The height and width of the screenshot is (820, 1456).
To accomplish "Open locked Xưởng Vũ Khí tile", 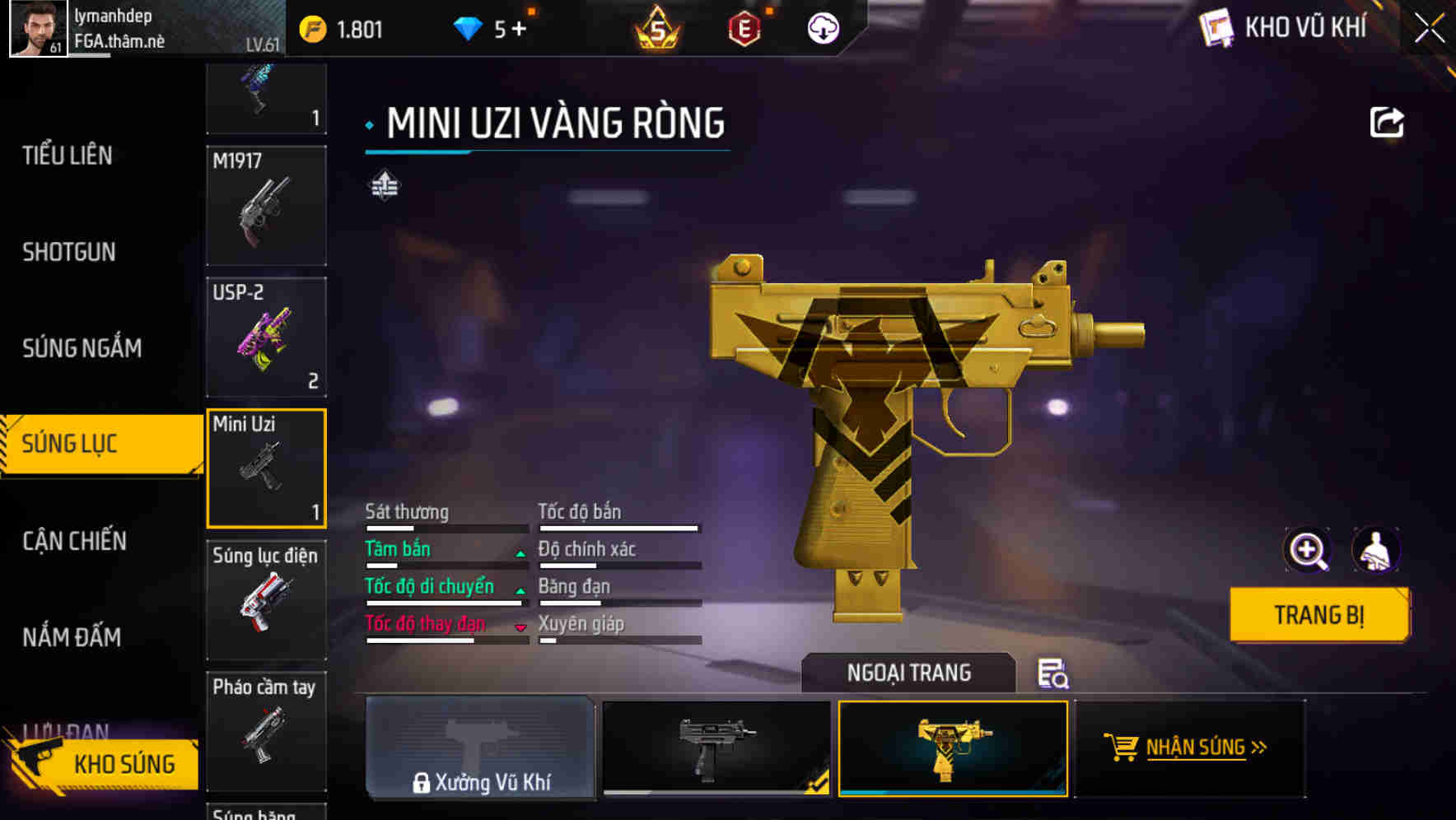I will point(480,748).
